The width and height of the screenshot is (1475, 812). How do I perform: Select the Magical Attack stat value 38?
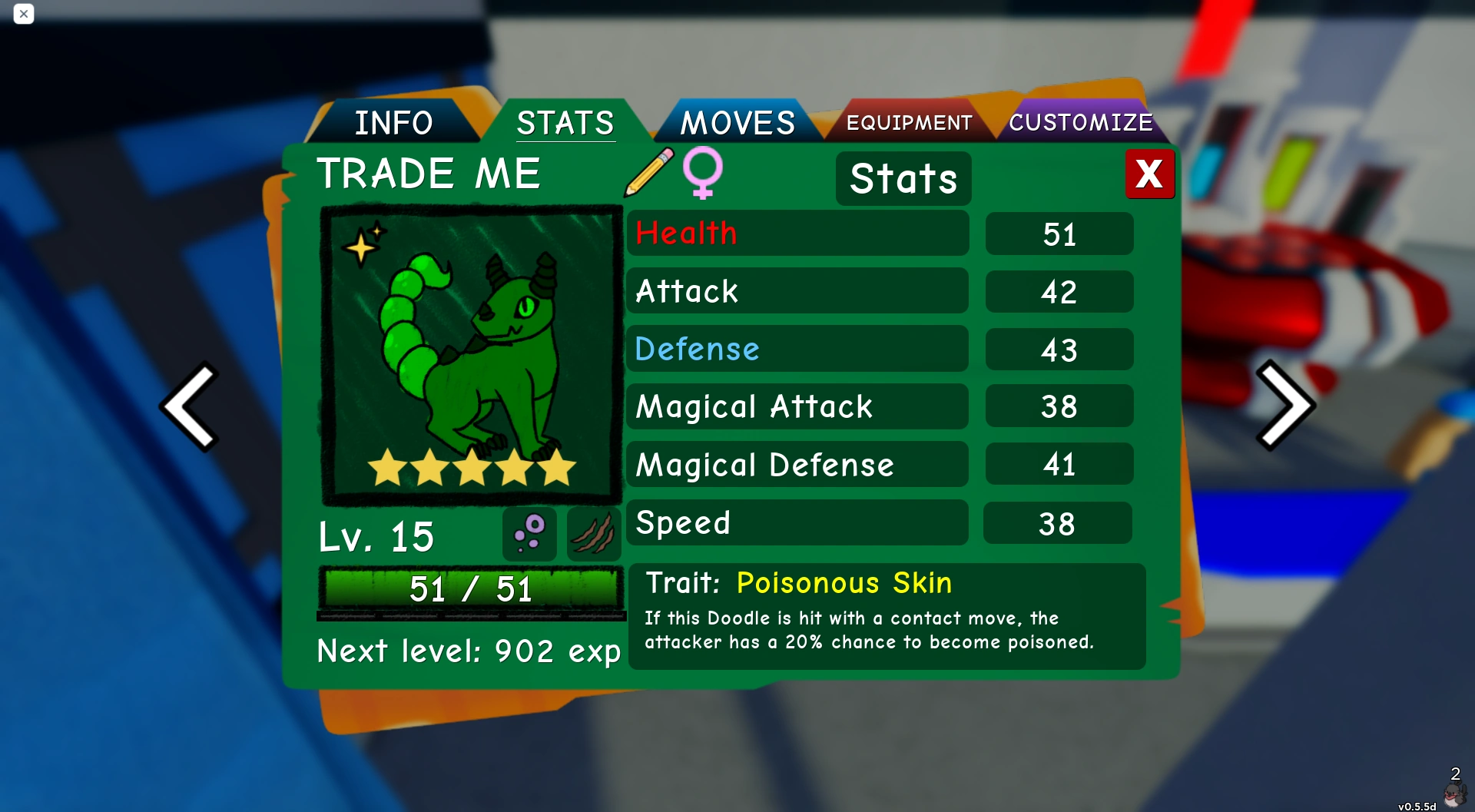[x=1059, y=406]
